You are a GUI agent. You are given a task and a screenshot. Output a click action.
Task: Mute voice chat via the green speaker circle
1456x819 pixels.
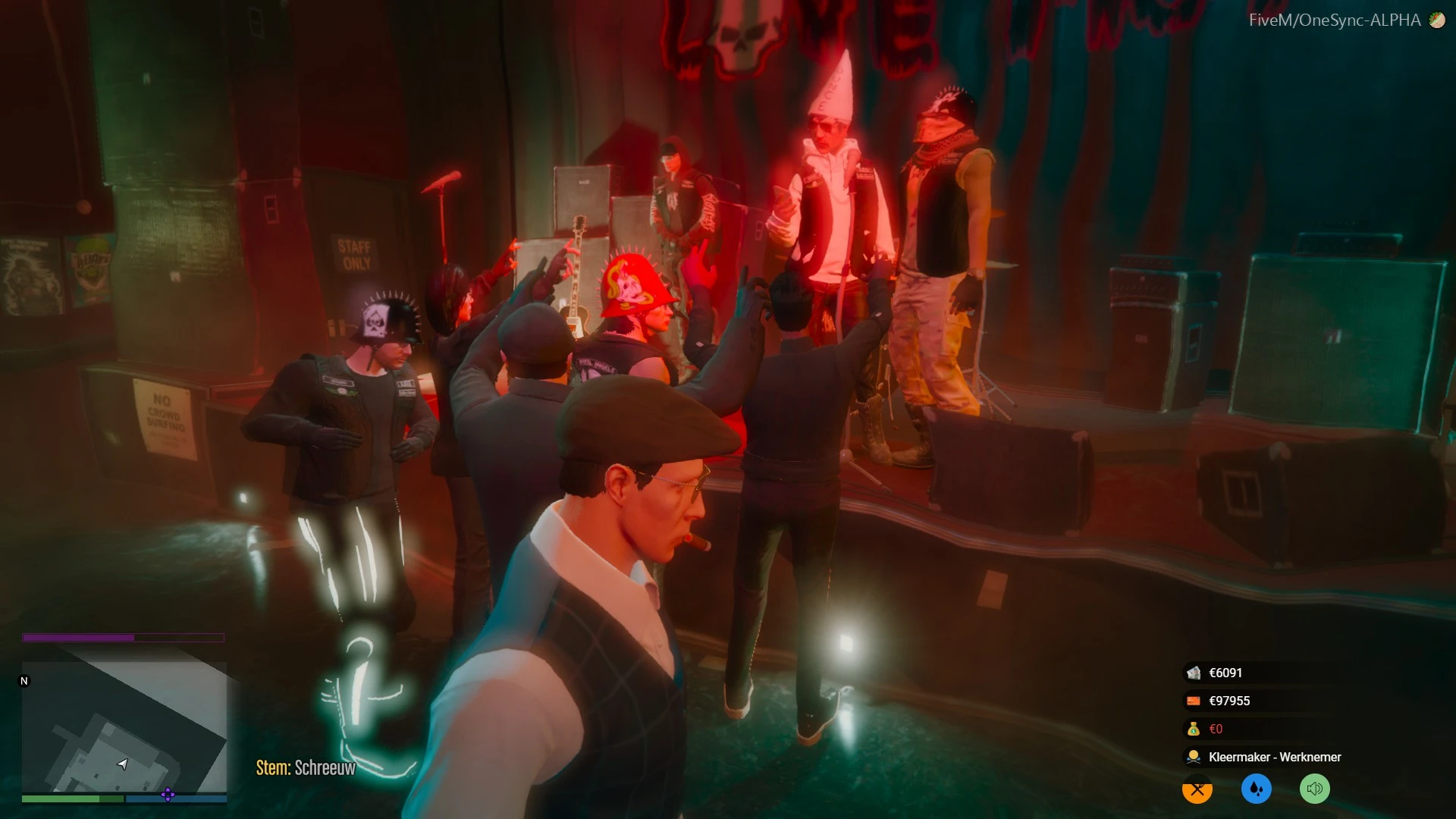[x=1316, y=789]
